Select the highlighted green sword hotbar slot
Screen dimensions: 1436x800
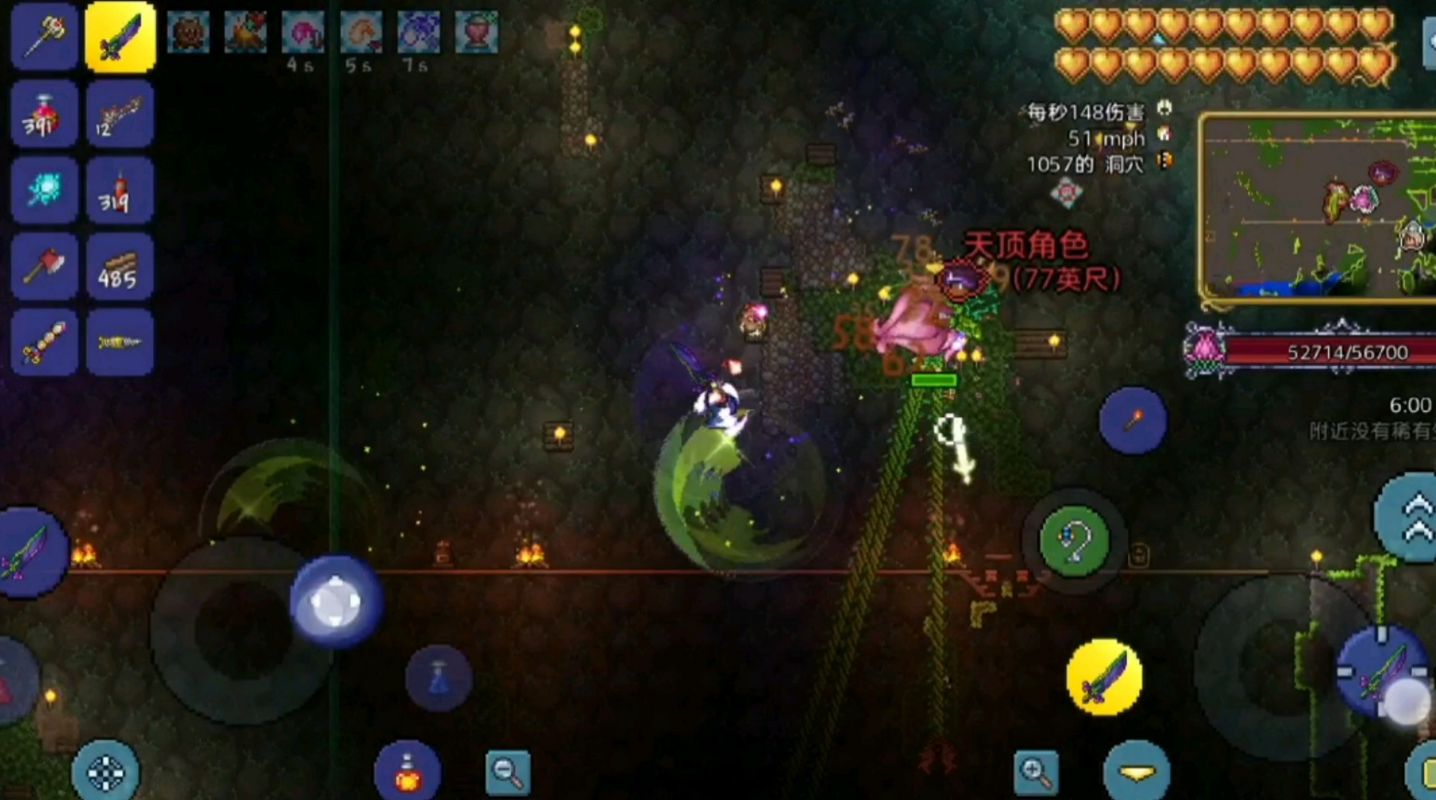coord(120,37)
